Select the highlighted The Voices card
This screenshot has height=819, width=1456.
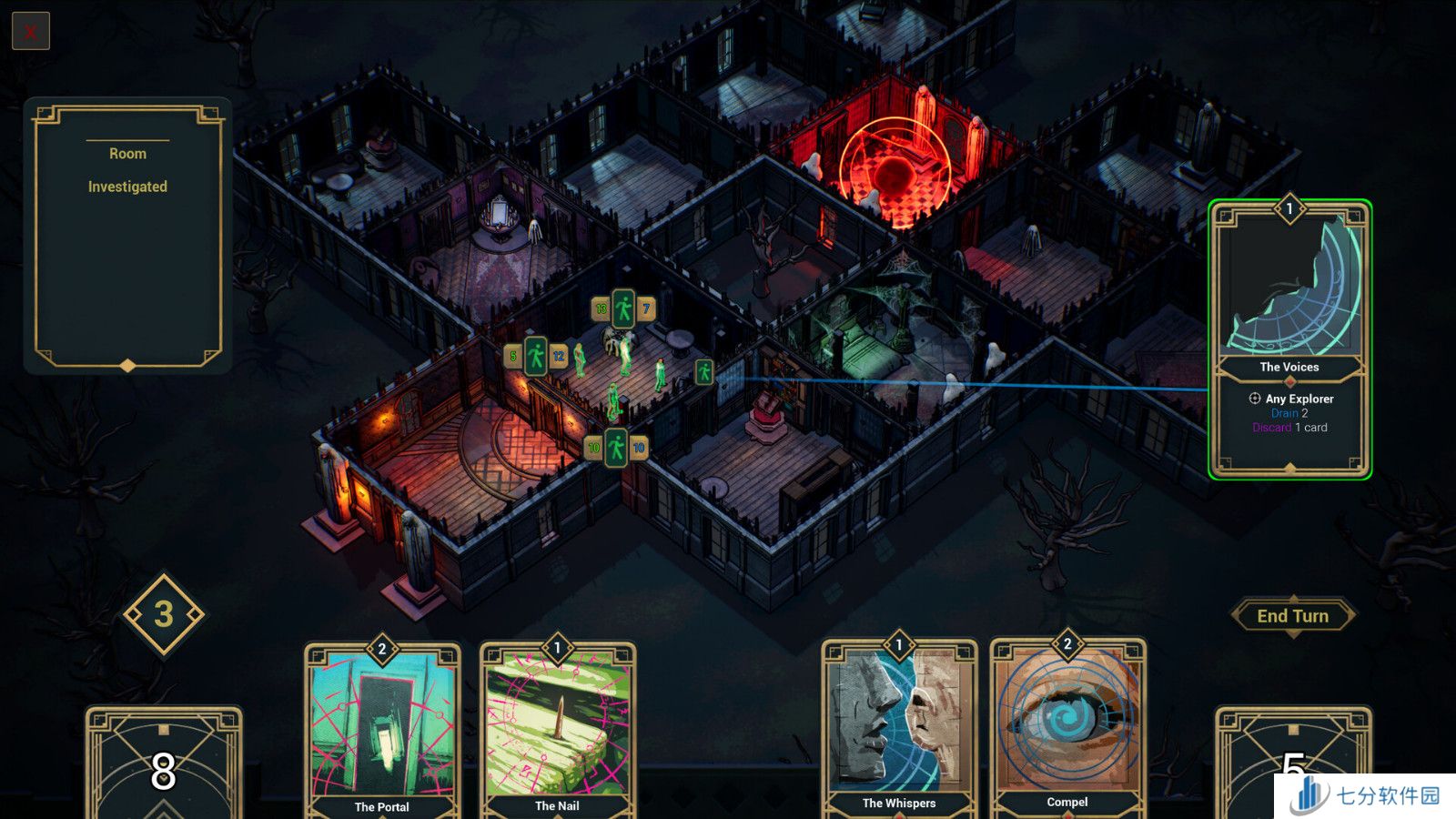[x=1289, y=339]
